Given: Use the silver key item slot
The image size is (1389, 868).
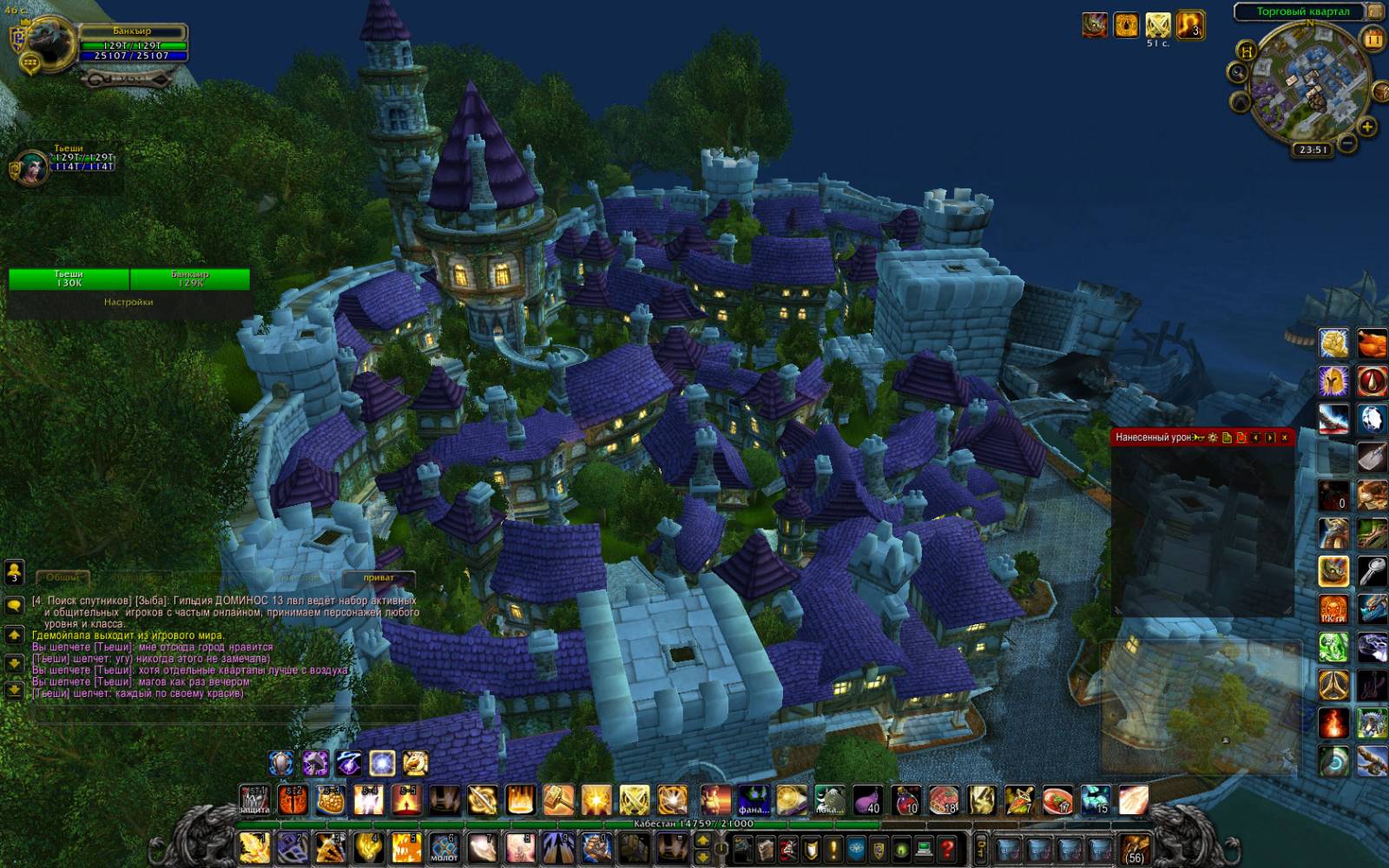Looking at the screenshot, I should pyautogui.click(x=1372, y=571).
